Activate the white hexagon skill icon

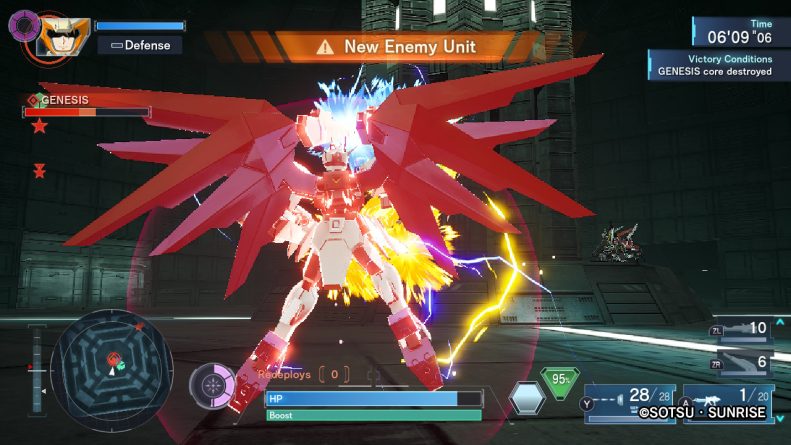point(526,398)
